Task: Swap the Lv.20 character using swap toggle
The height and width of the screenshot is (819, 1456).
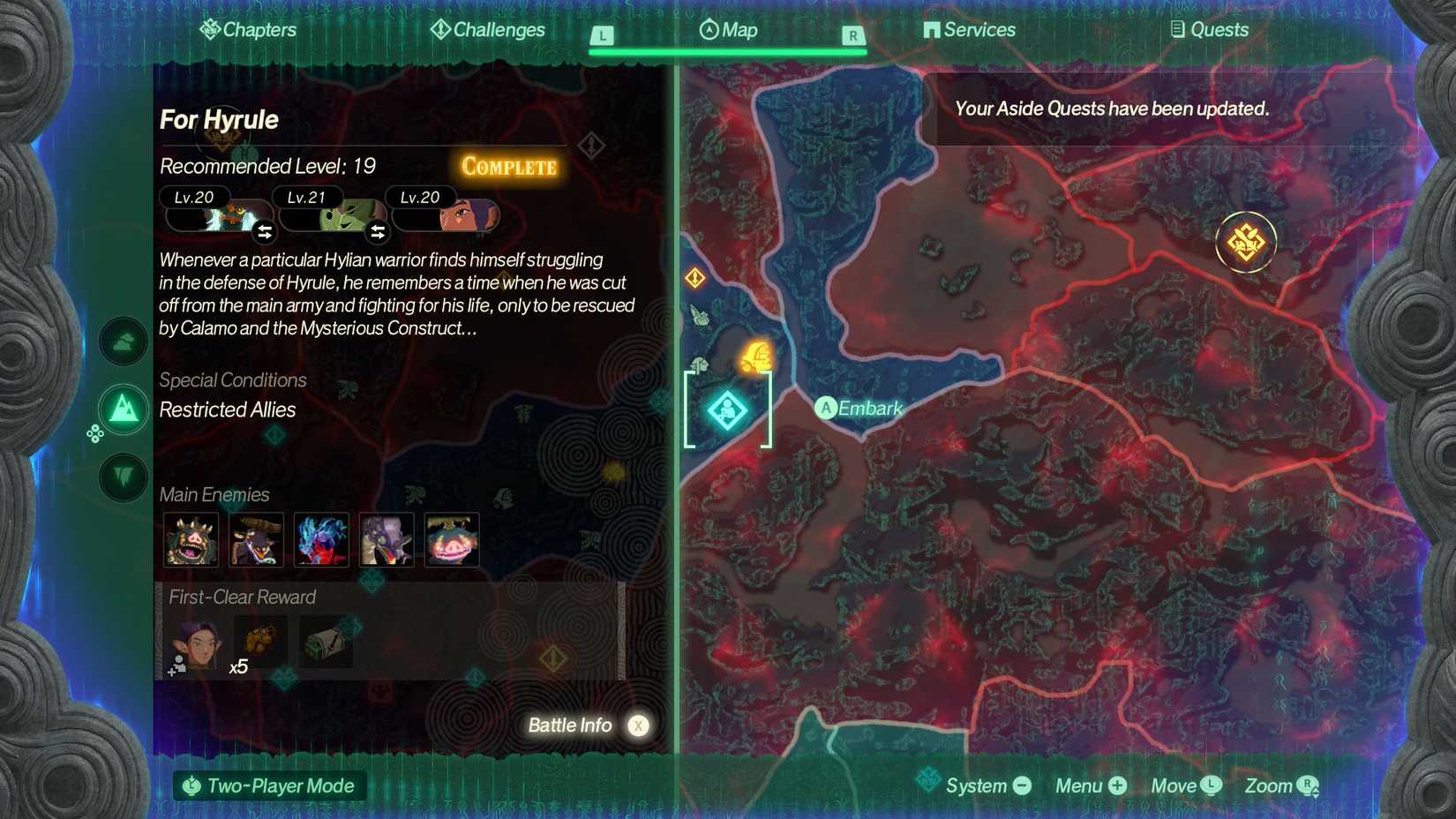Action: pos(264,231)
